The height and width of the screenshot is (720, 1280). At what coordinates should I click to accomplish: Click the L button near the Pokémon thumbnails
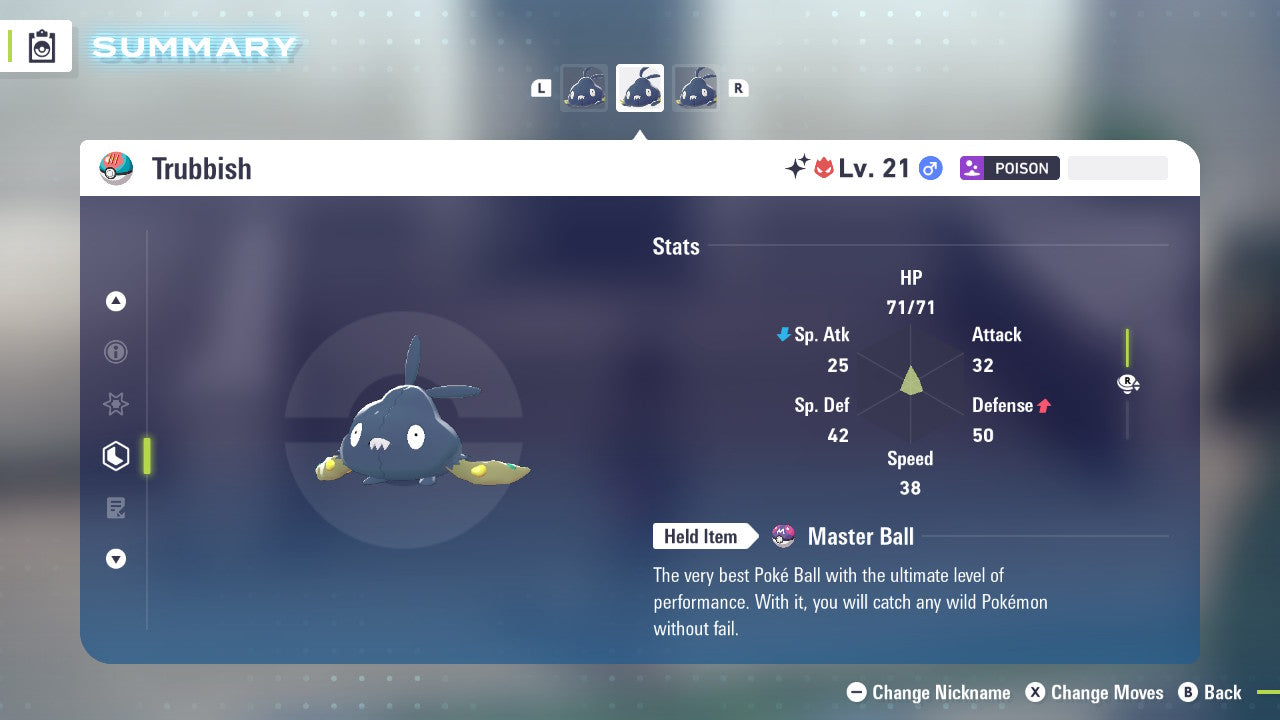(541, 88)
